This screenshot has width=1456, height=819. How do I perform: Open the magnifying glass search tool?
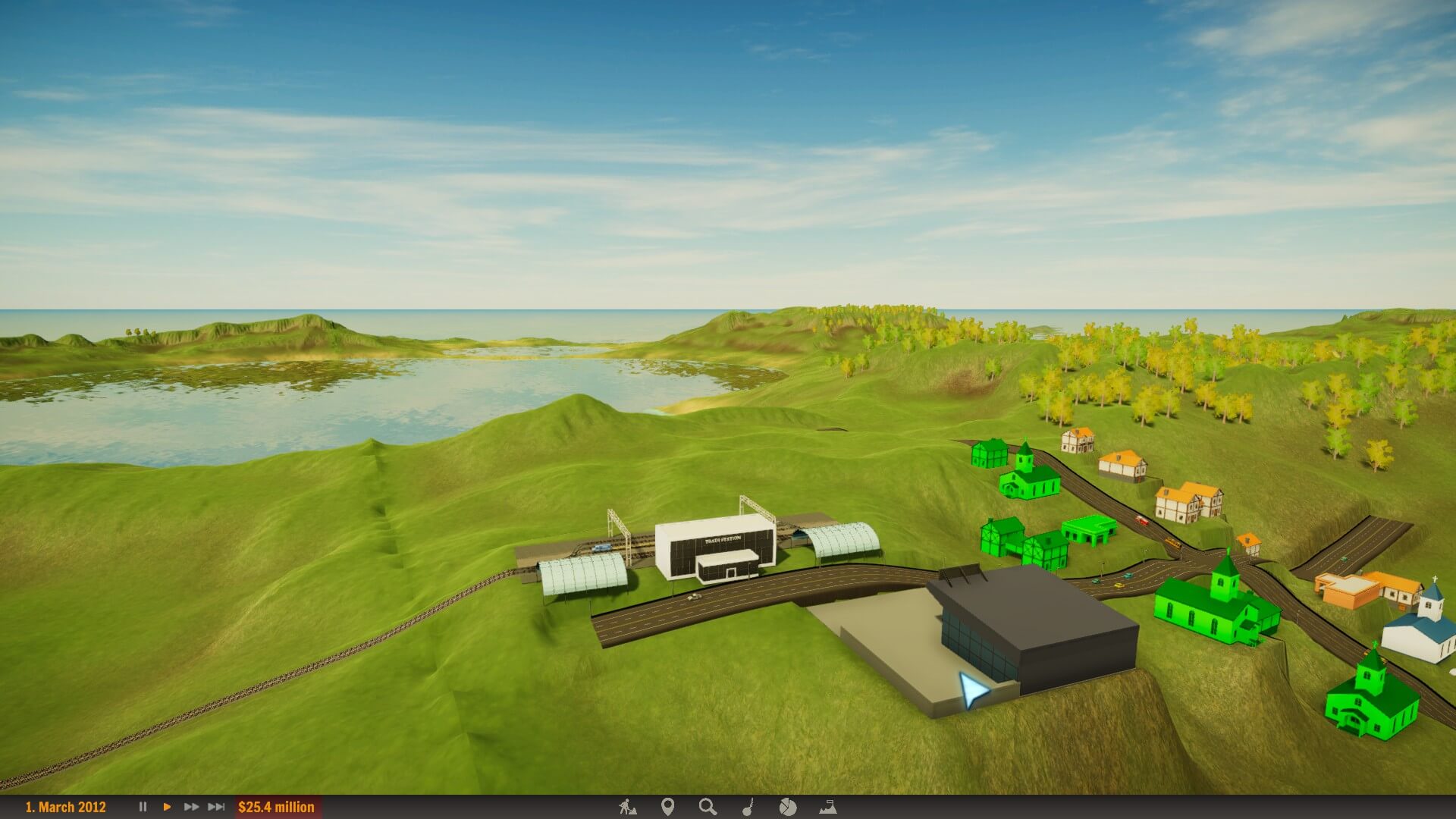pos(708,807)
